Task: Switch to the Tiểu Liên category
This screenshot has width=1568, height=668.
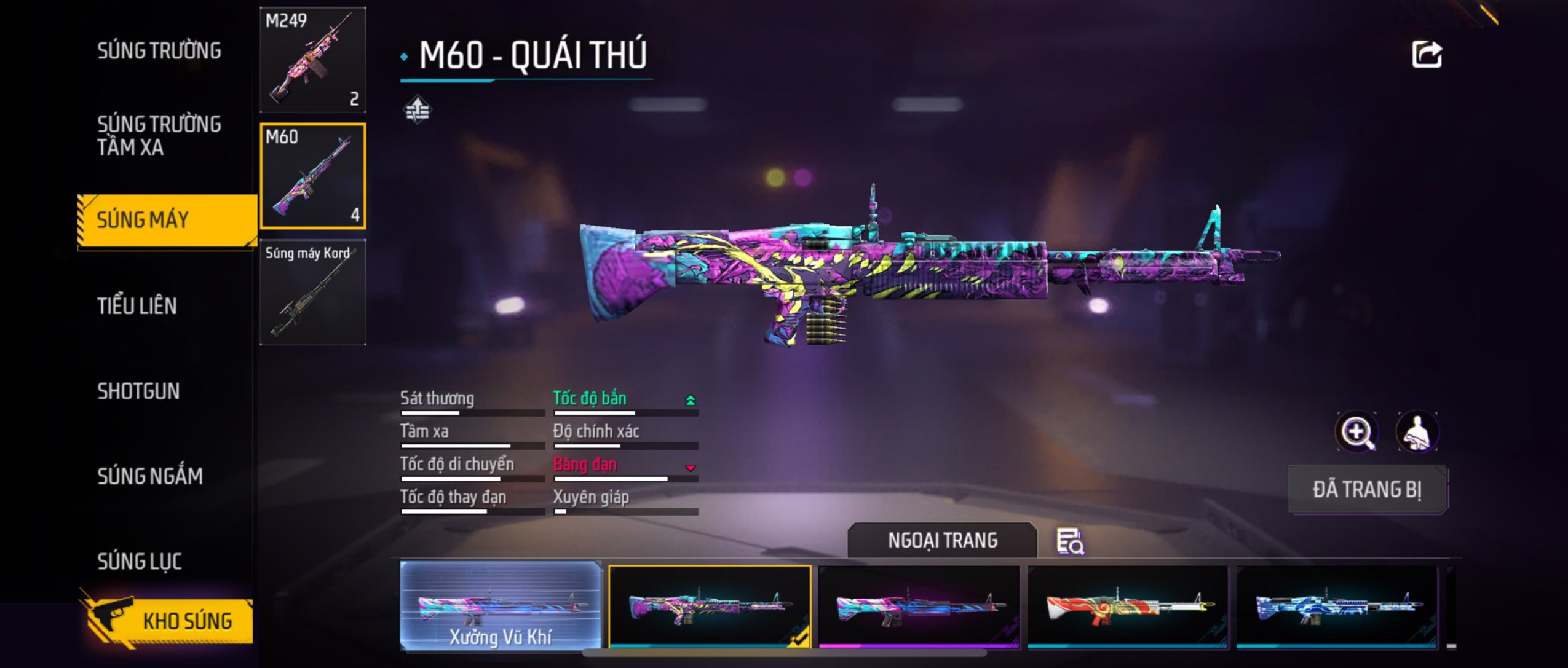Action: 137,305
